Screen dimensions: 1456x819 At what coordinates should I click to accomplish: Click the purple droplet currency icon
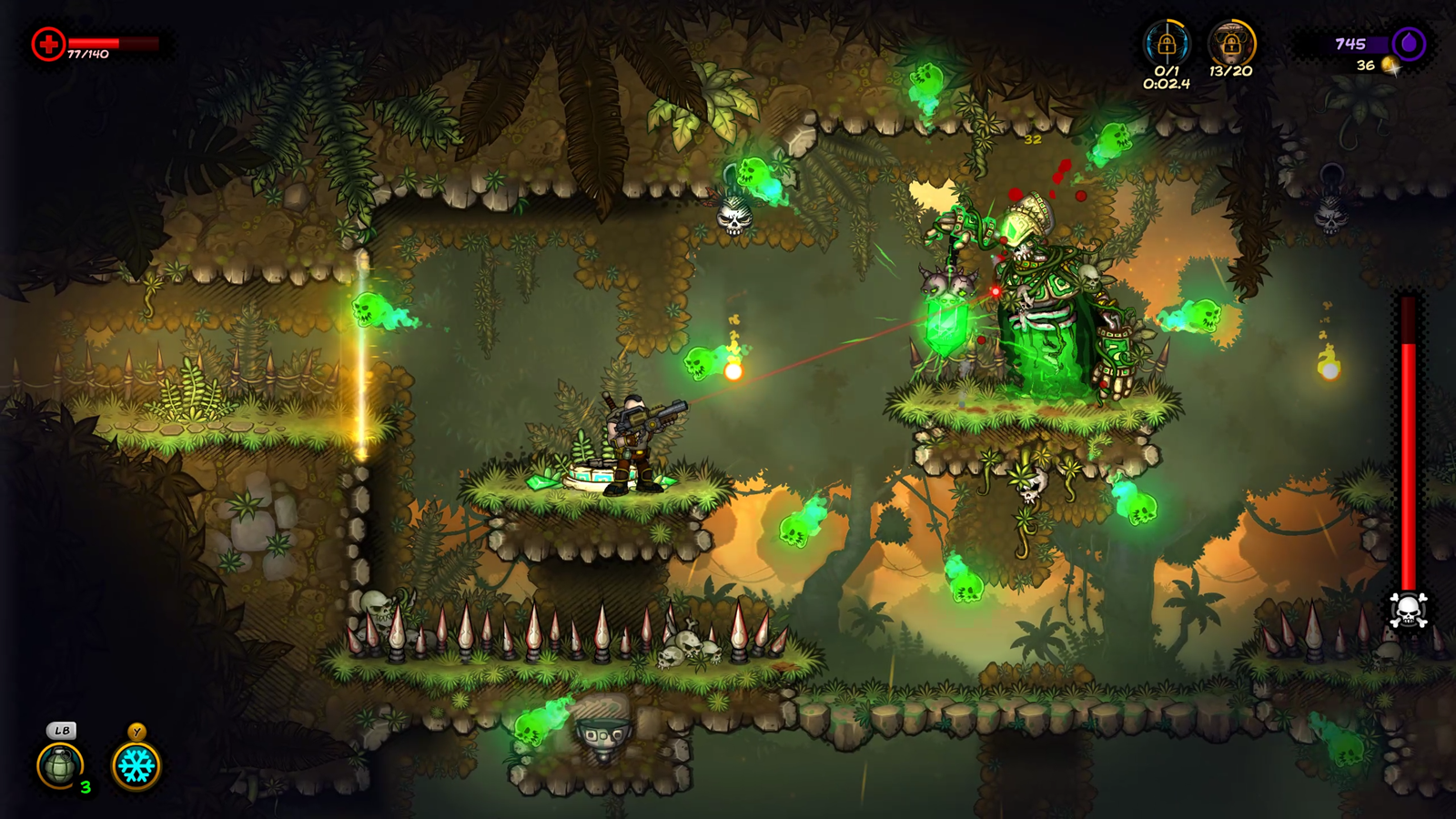1409,43
